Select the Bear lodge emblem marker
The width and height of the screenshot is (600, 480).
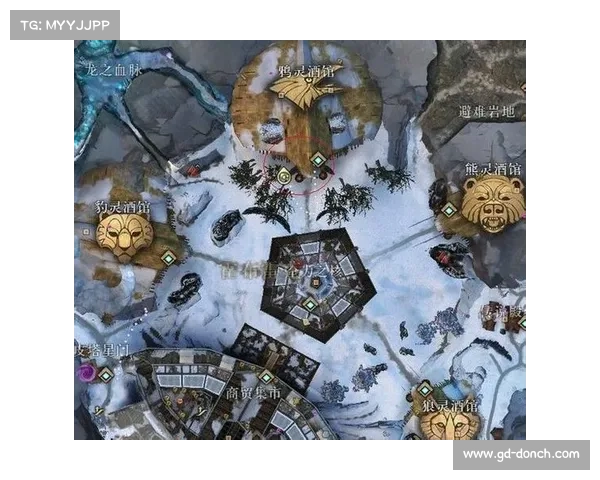tap(493, 203)
